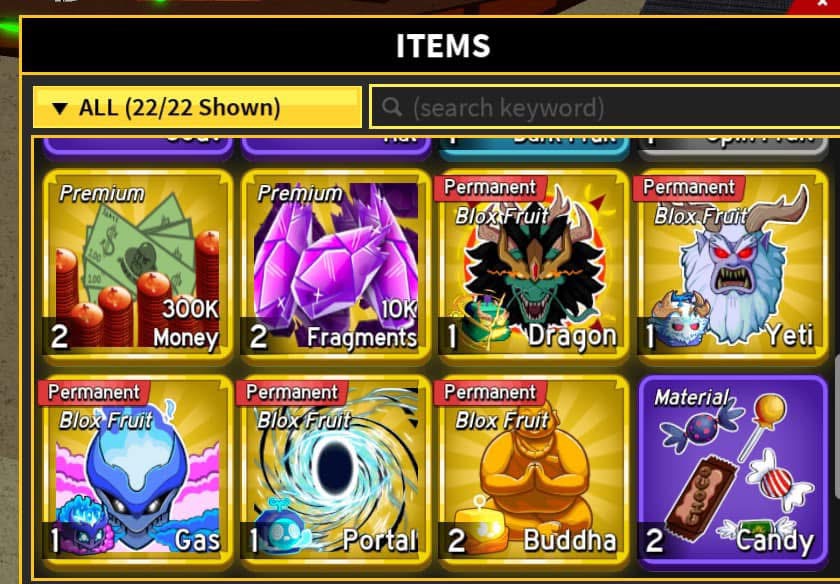Viewport: 840px width, 584px height.
Task: Open the ALL items filter dropdown
Action: coord(197,107)
